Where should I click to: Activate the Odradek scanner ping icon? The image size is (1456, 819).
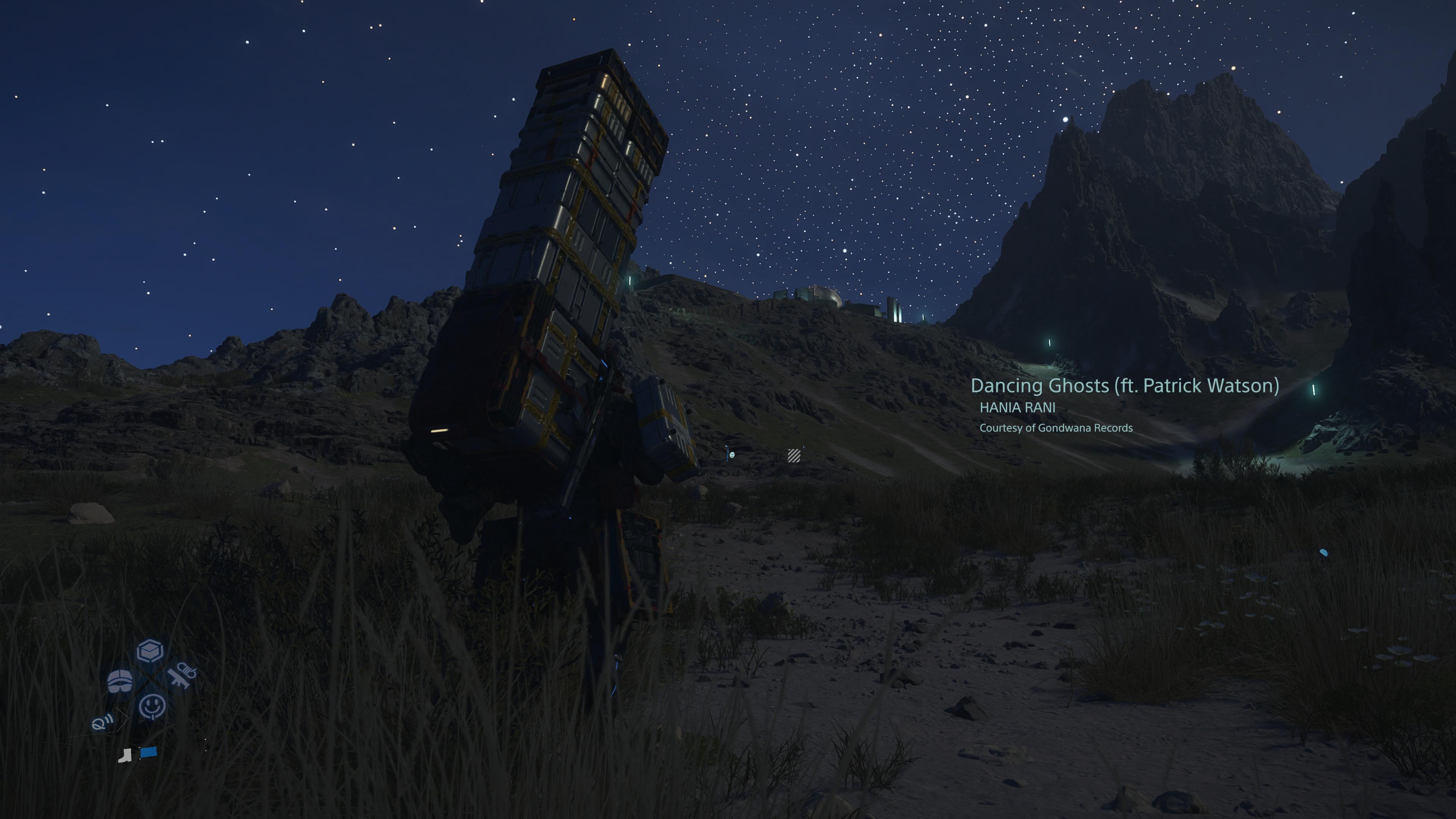tap(102, 722)
